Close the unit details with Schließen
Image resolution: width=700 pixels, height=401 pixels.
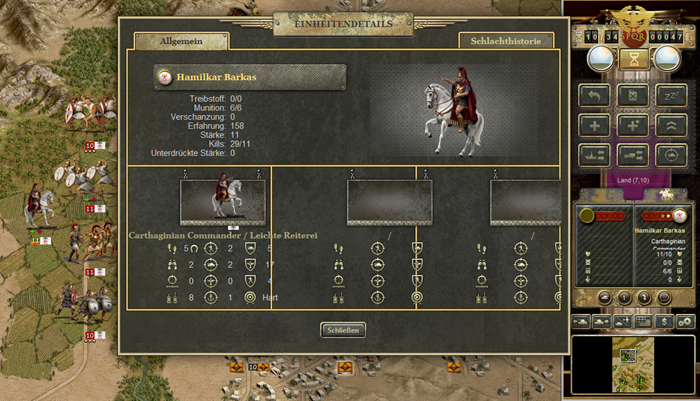[343, 330]
